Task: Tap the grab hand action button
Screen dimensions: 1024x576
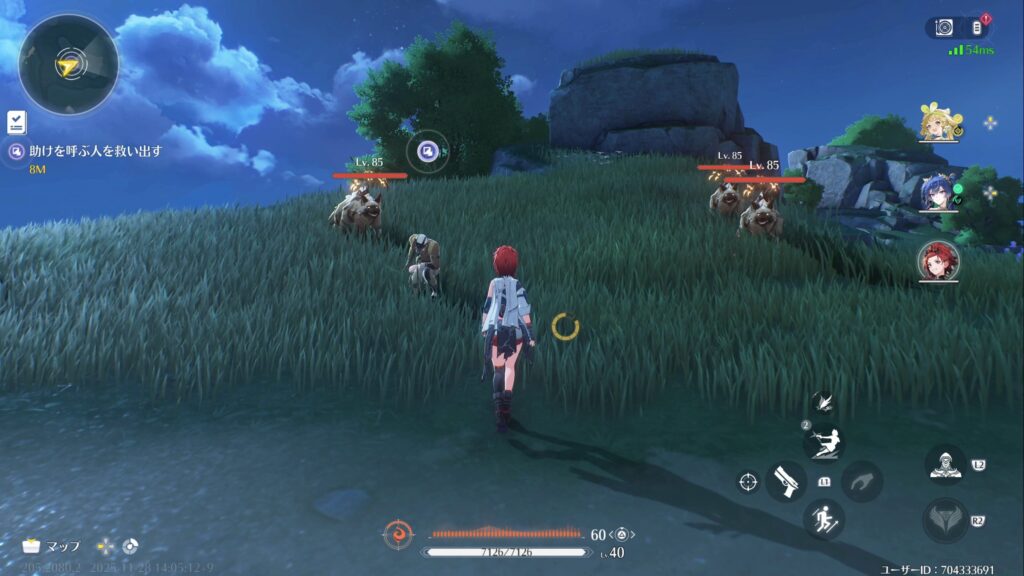Action: click(861, 481)
